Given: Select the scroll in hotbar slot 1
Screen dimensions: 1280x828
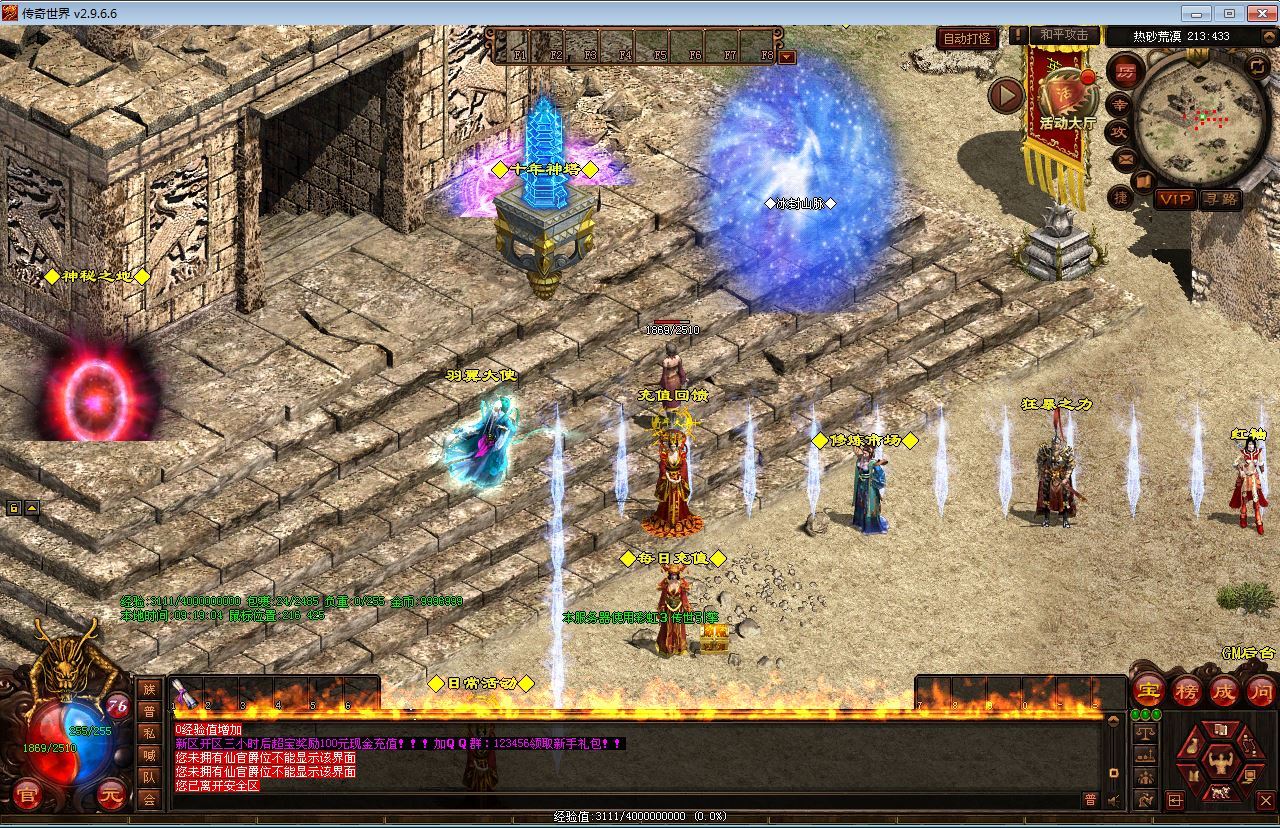Looking at the screenshot, I should pos(184,691).
